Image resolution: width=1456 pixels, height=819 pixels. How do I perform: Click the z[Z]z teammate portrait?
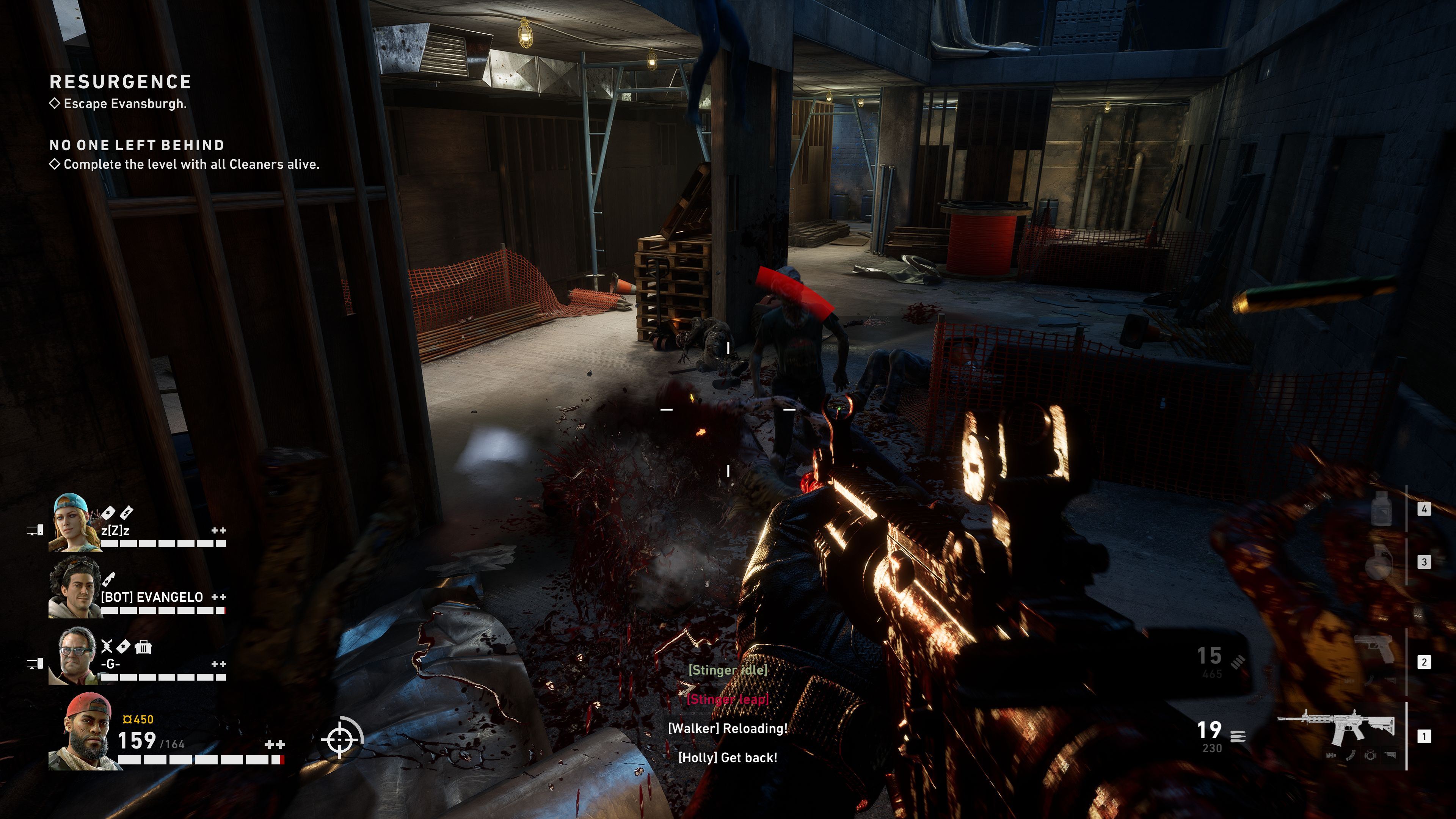tap(73, 523)
